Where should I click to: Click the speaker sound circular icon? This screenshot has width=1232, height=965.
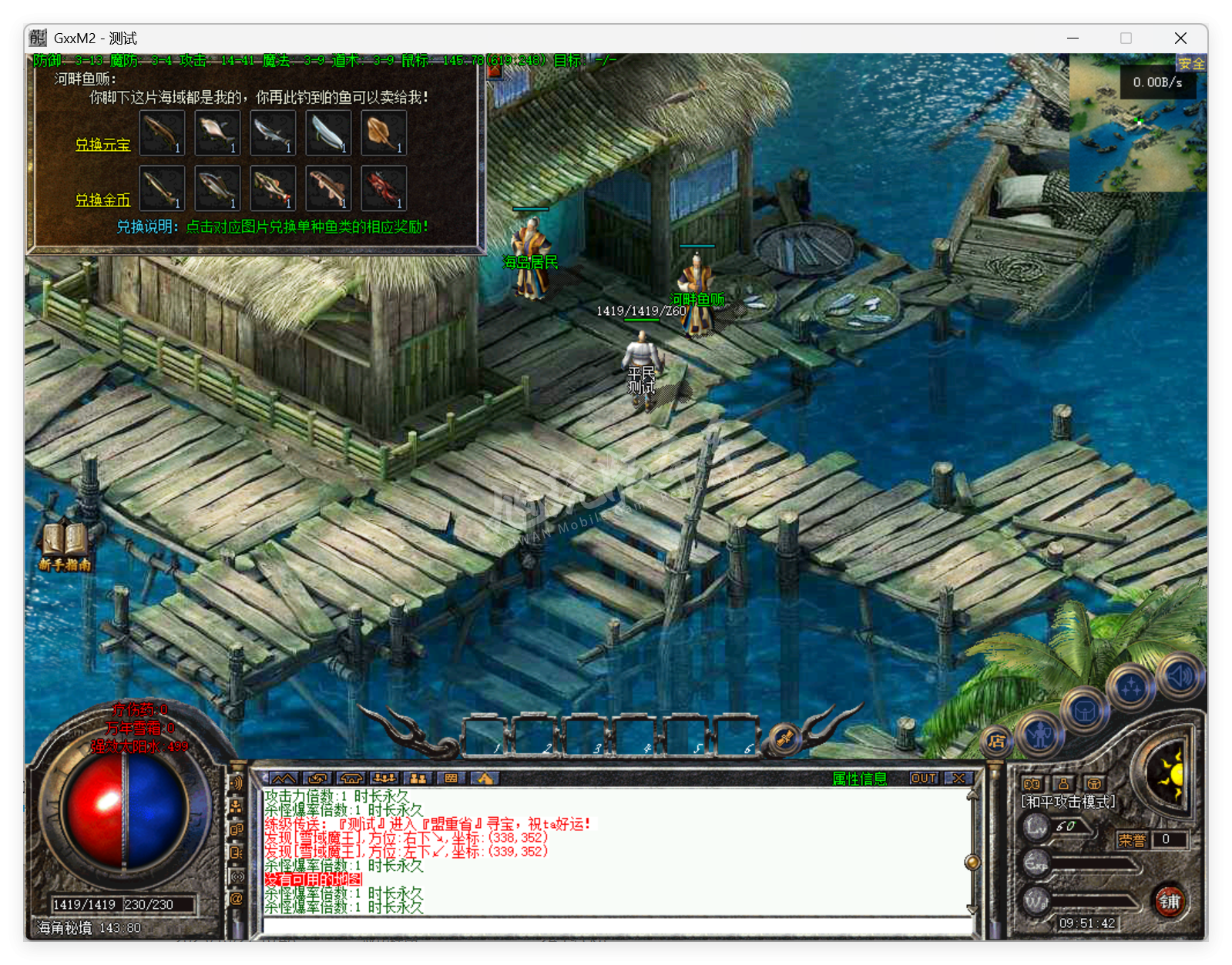(1179, 676)
